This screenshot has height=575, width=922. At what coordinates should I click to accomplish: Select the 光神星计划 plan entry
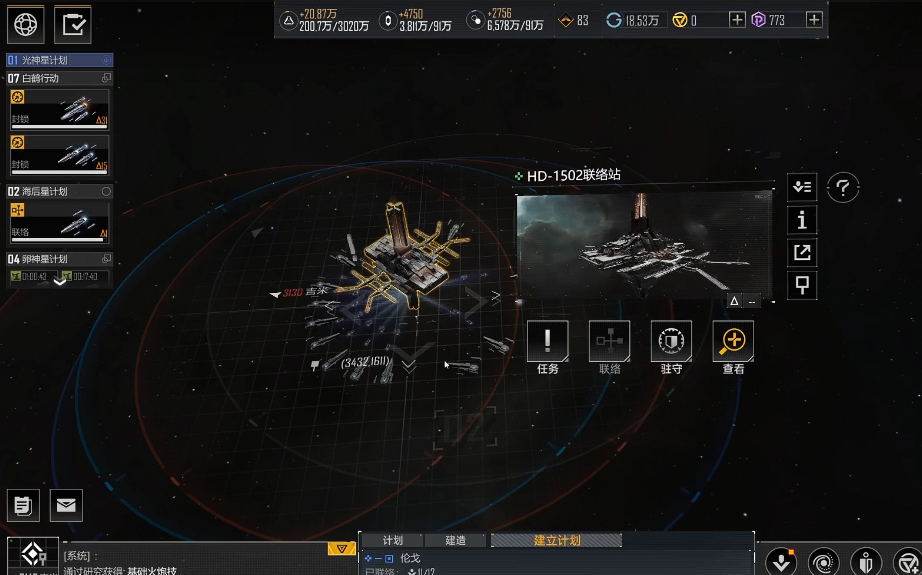coord(60,60)
